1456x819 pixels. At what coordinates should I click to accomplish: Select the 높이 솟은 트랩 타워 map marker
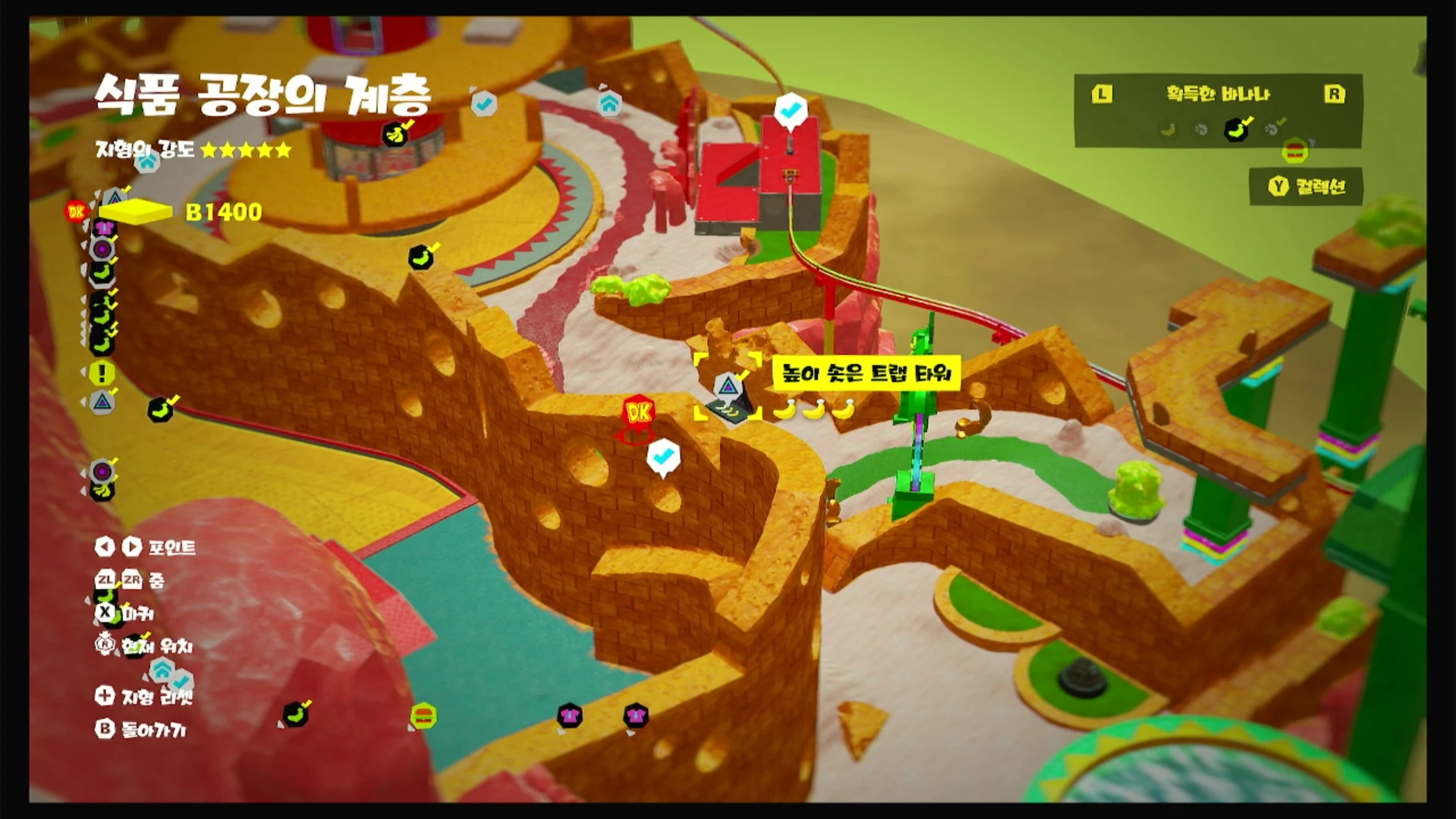point(727,387)
